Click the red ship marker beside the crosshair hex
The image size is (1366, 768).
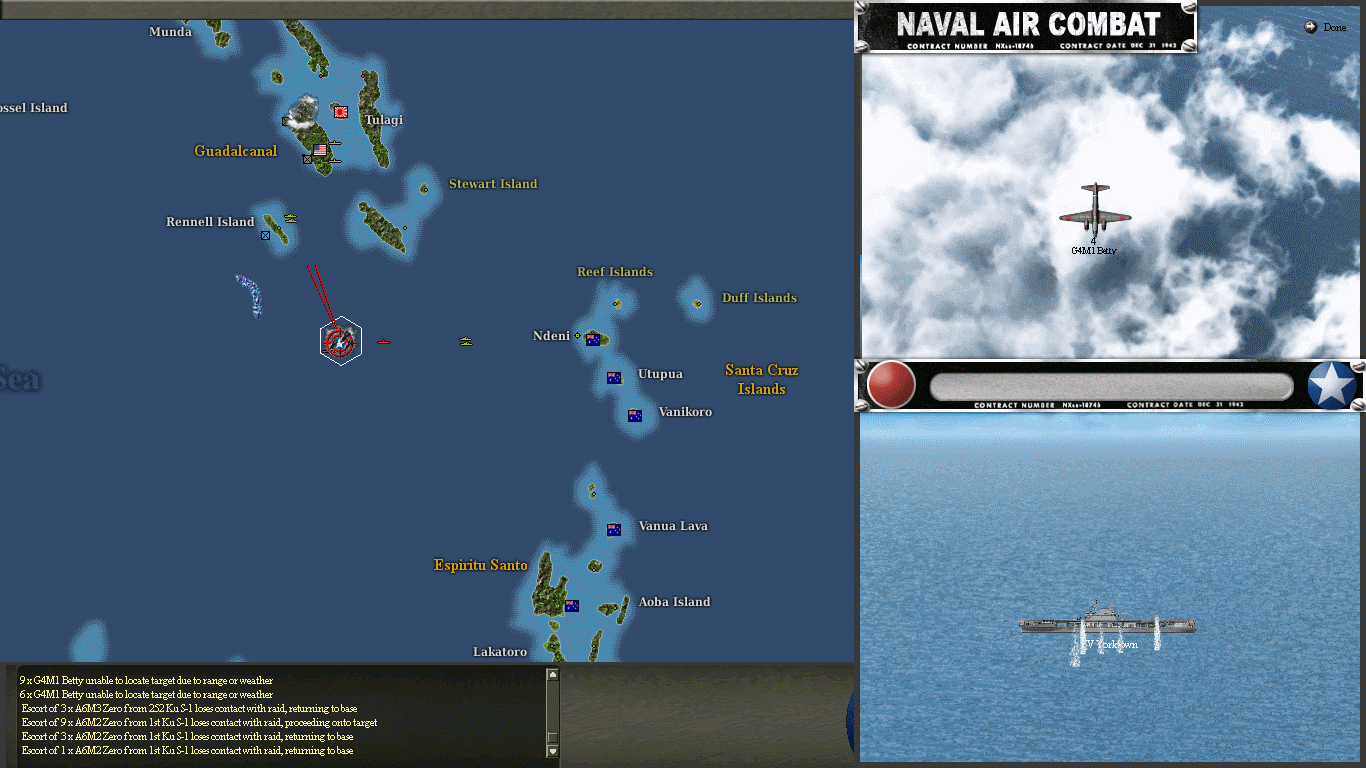385,343
